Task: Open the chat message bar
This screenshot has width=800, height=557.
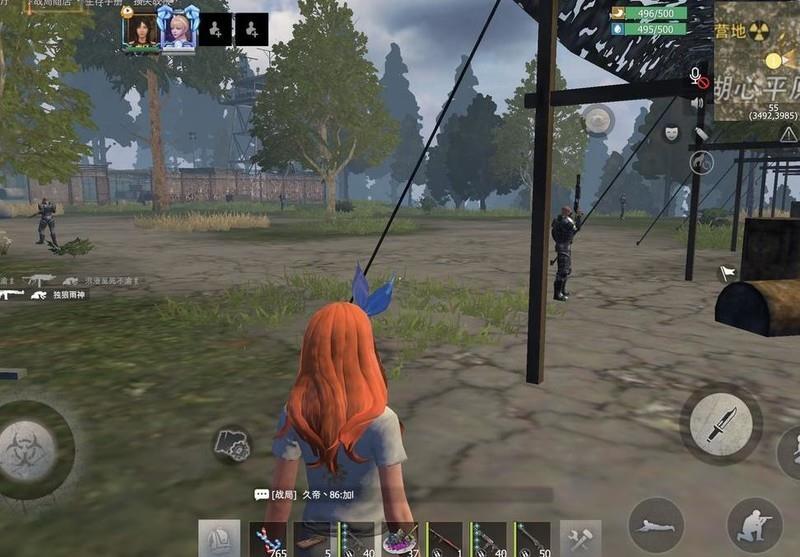Action: (400, 494)
